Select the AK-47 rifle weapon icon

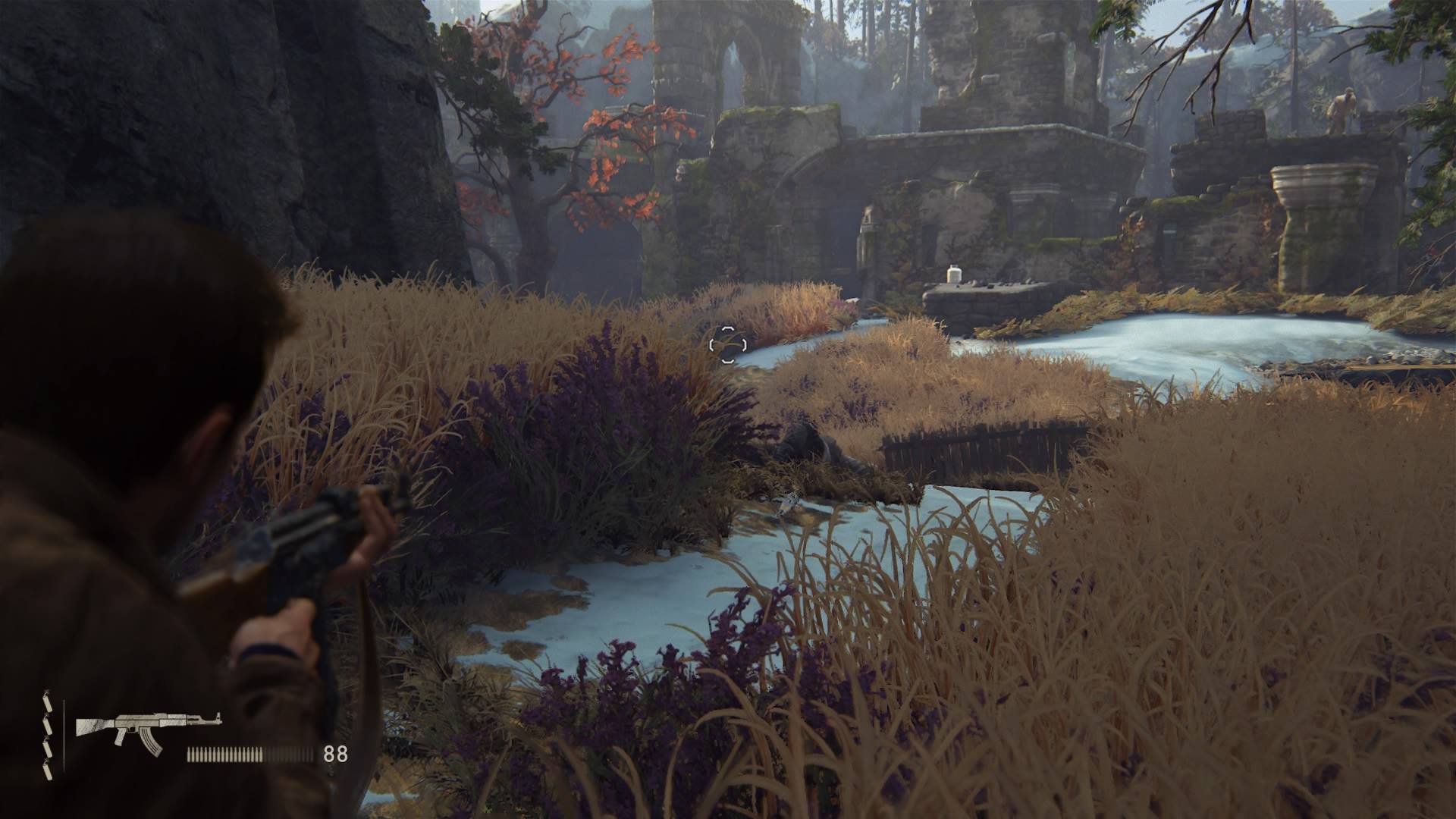point(148,730)
